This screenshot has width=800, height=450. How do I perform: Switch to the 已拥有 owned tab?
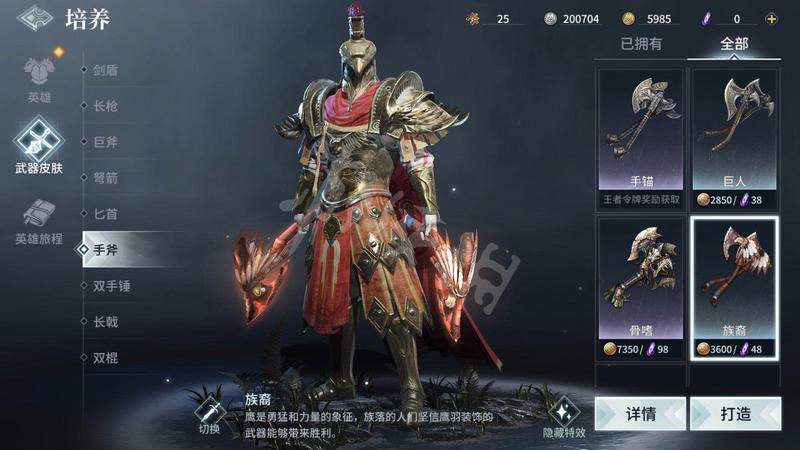click(641, 44)
